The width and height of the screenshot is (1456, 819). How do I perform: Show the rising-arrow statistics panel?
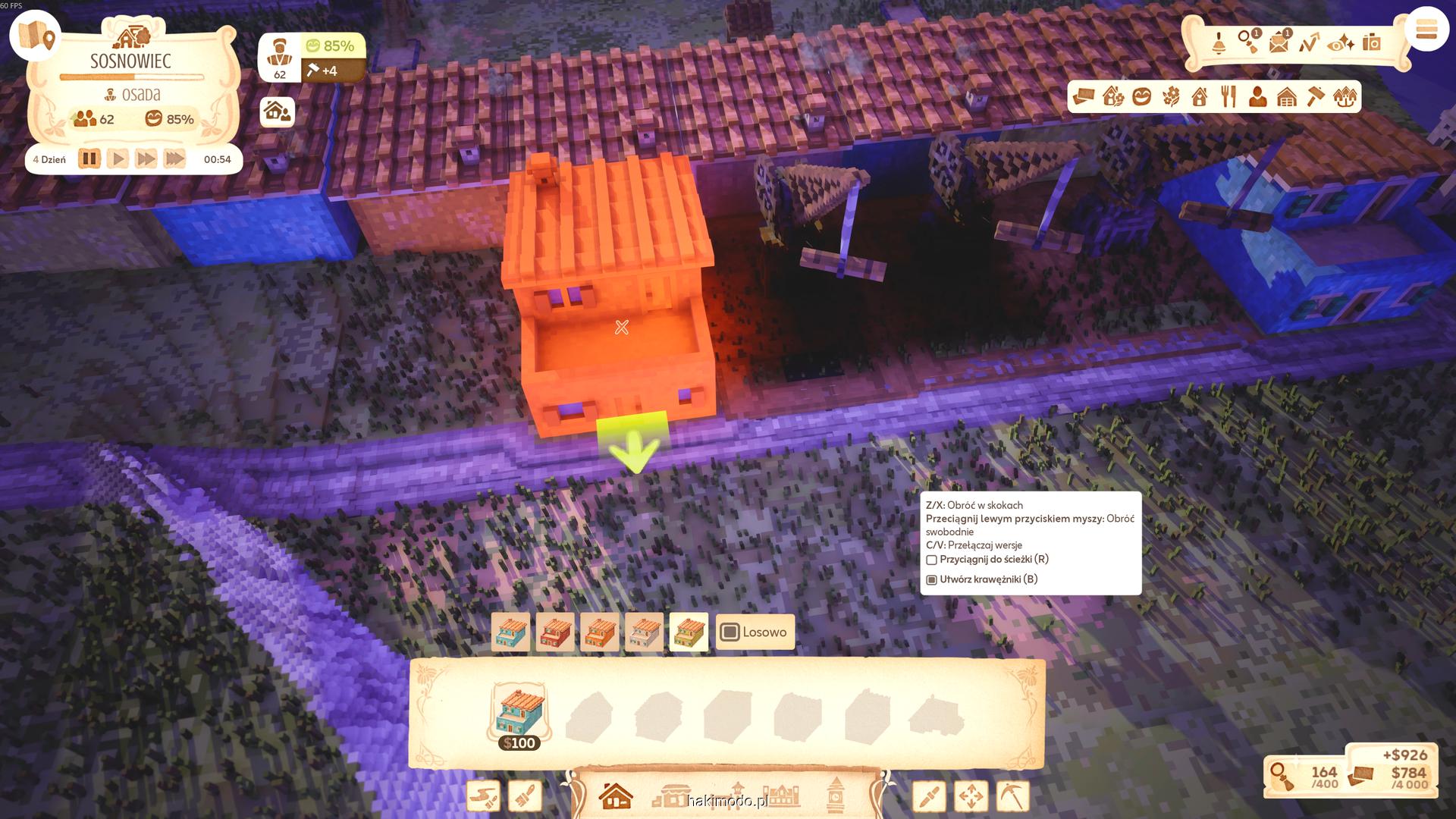point(1309,42)
